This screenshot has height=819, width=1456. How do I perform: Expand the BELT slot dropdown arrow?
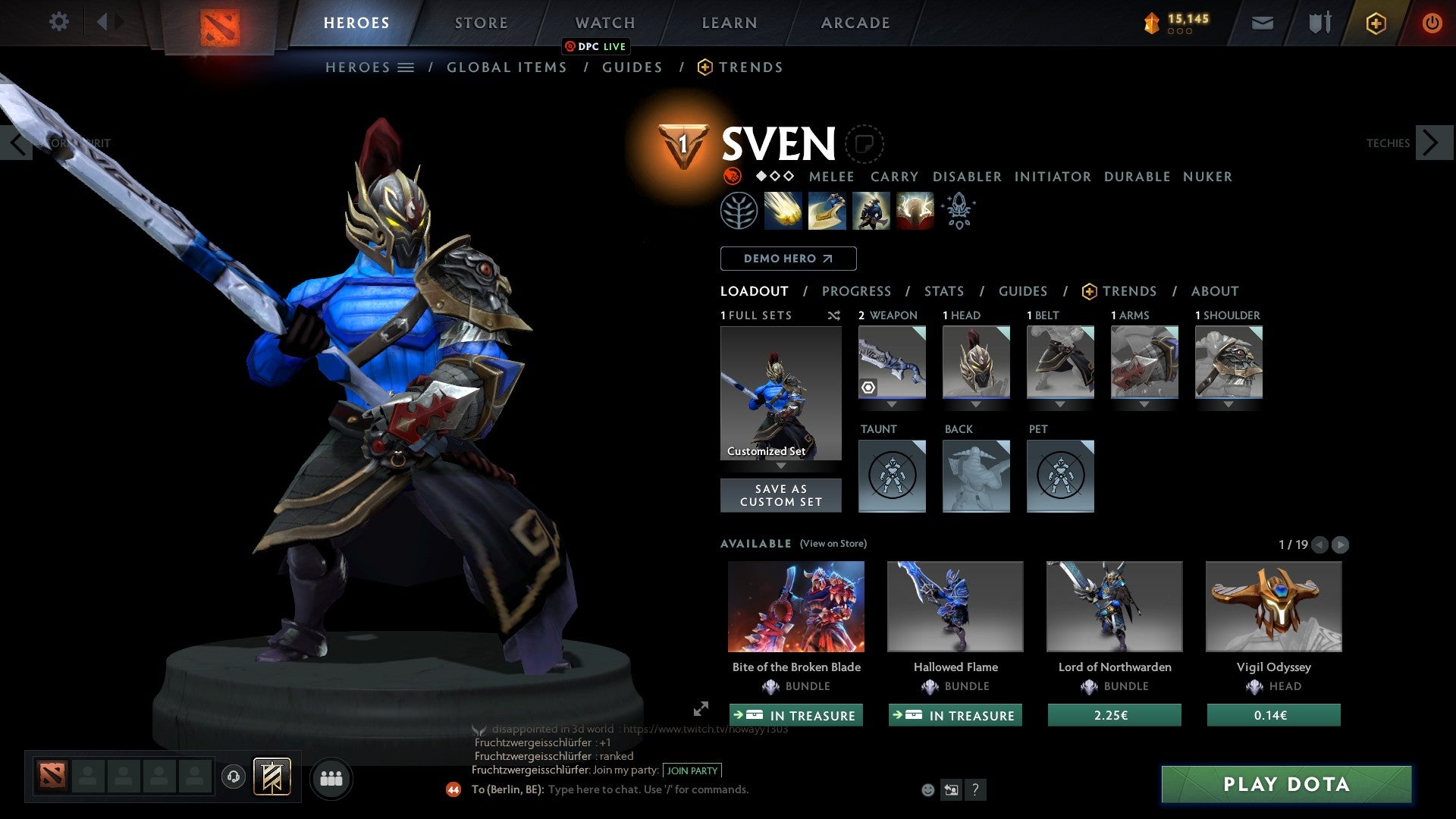point(1060,404)
